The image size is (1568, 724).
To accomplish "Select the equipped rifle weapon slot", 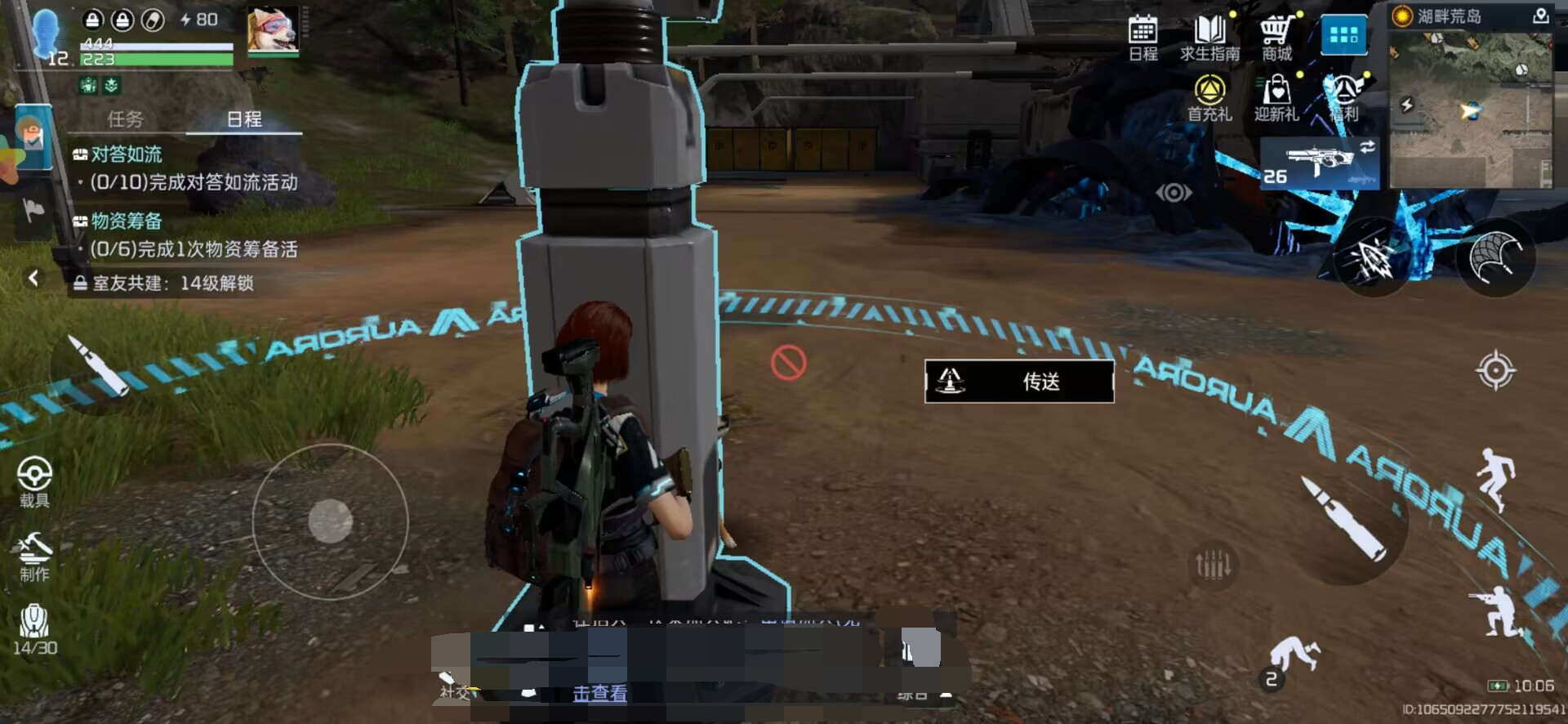I will [x=1319, y=163].
